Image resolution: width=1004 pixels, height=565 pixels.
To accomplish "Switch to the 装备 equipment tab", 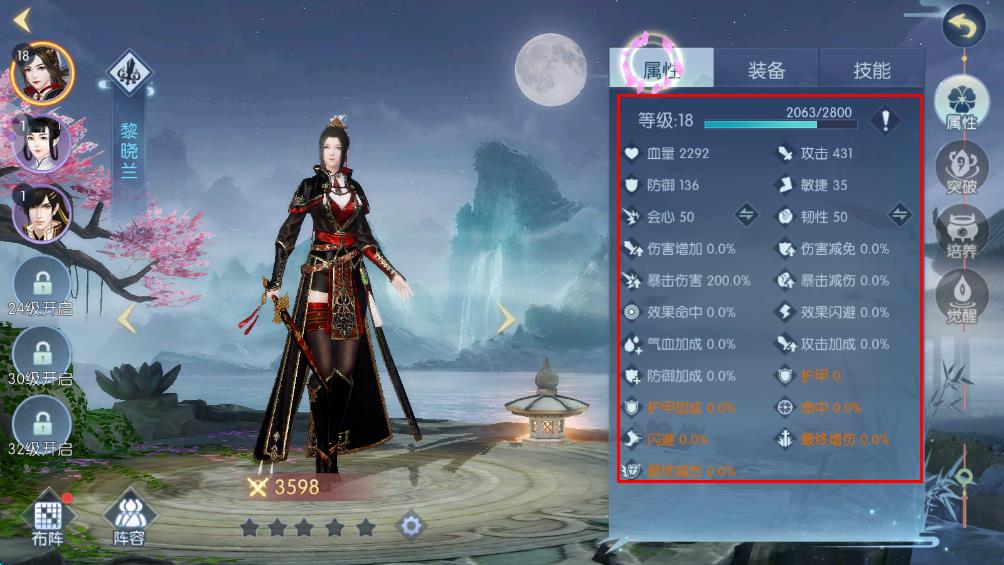I will click(x=767, y=70).
